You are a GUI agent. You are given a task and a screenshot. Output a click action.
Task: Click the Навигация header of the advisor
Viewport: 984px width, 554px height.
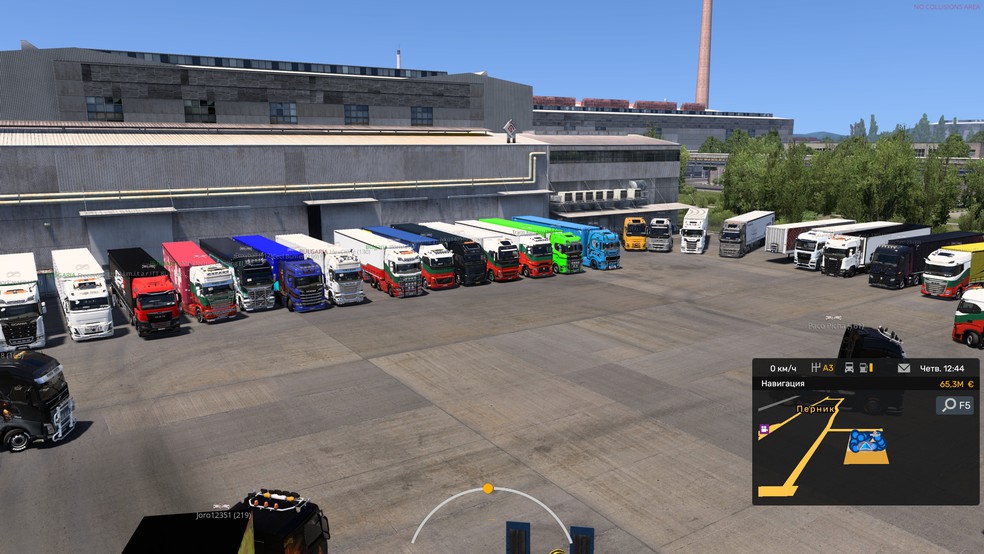pyautogui.click(x=782, y=383)
